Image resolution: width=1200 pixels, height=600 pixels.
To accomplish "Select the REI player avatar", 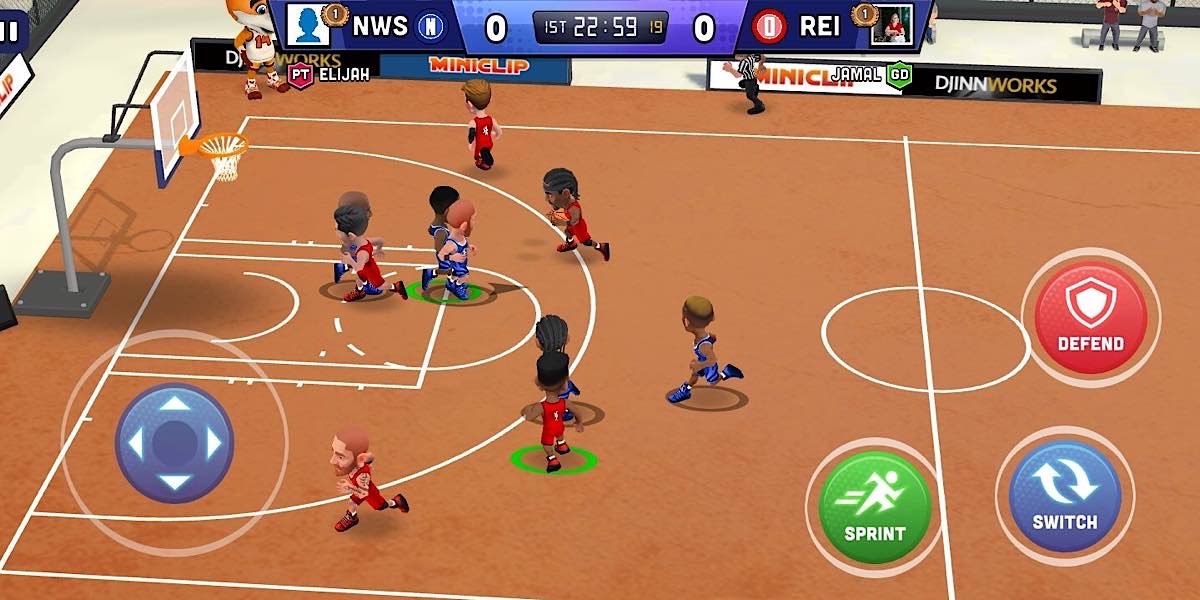I will [890, 27].
